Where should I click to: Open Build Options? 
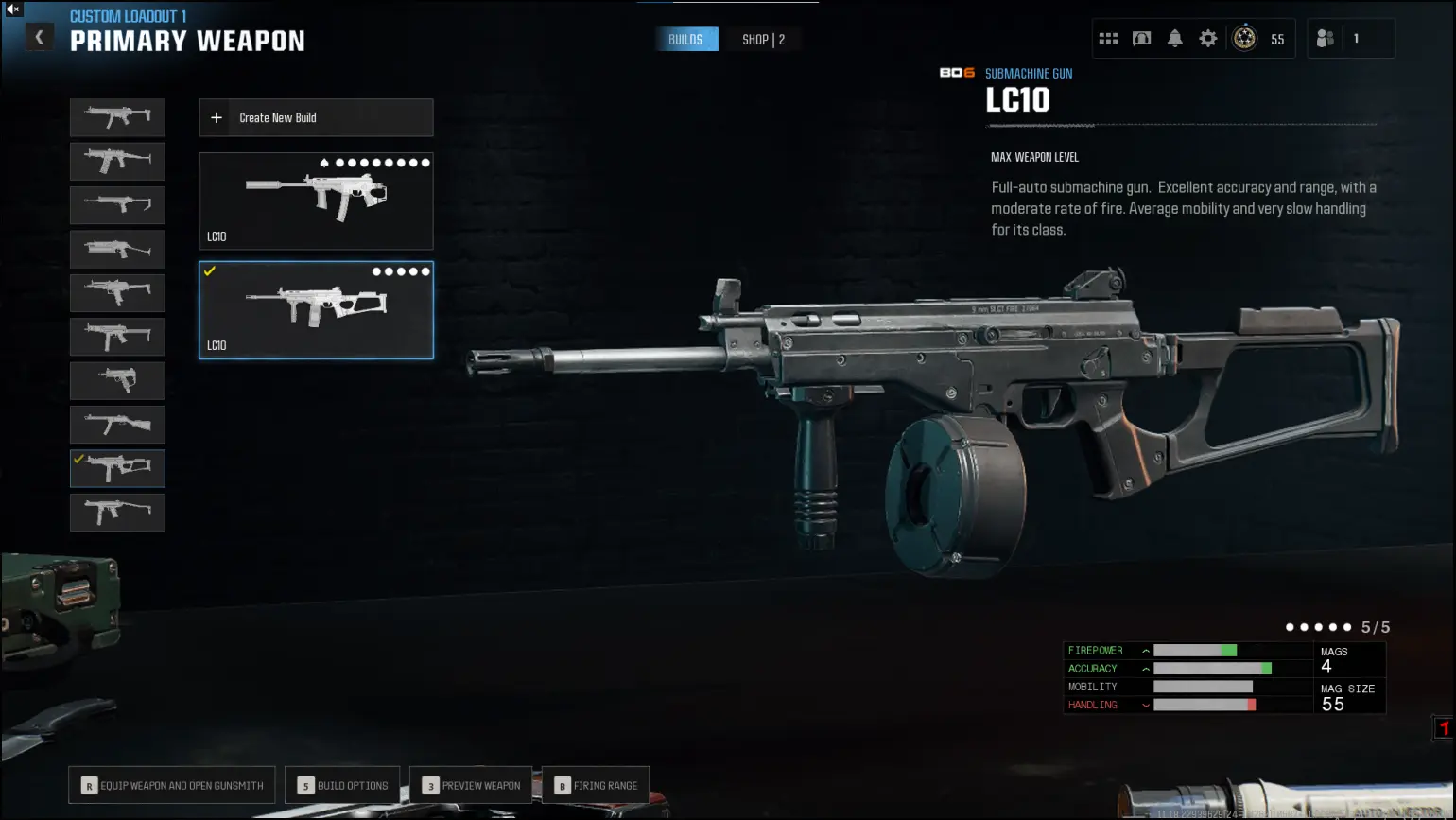[x=342, y=785]
